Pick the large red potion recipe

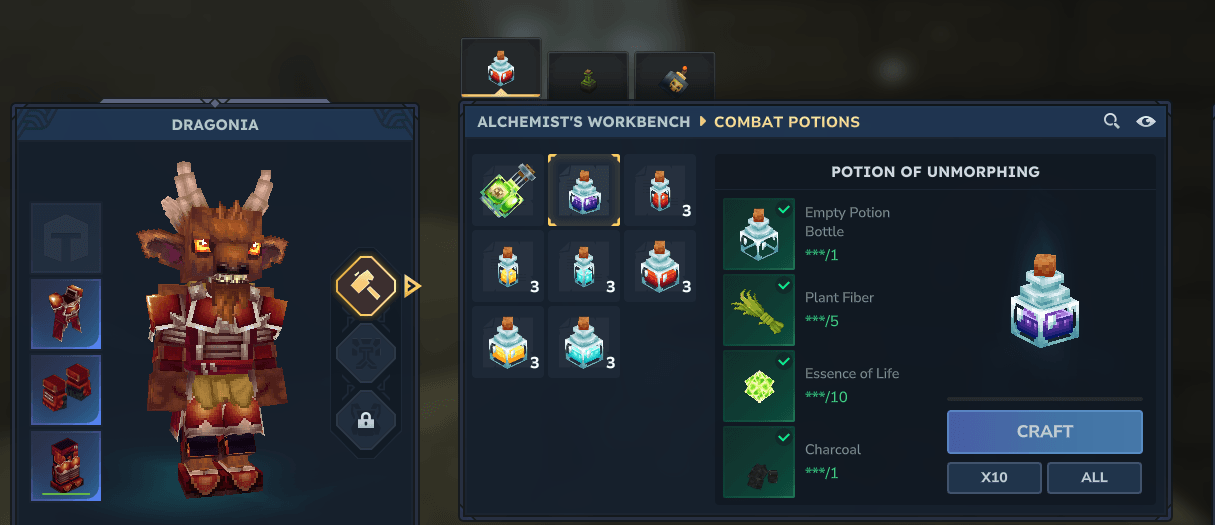(660, 266)
